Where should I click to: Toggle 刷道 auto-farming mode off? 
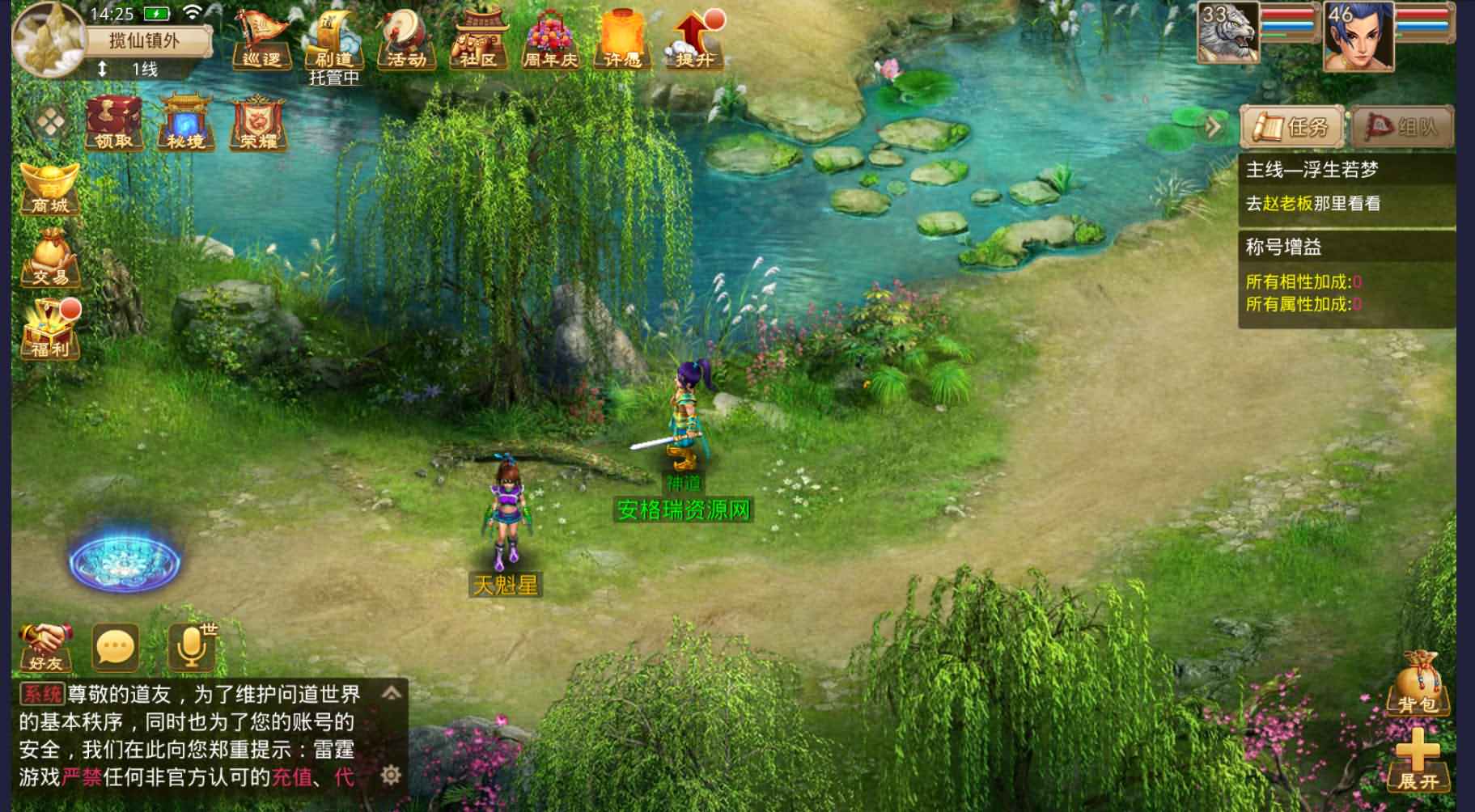coord(333,40)
